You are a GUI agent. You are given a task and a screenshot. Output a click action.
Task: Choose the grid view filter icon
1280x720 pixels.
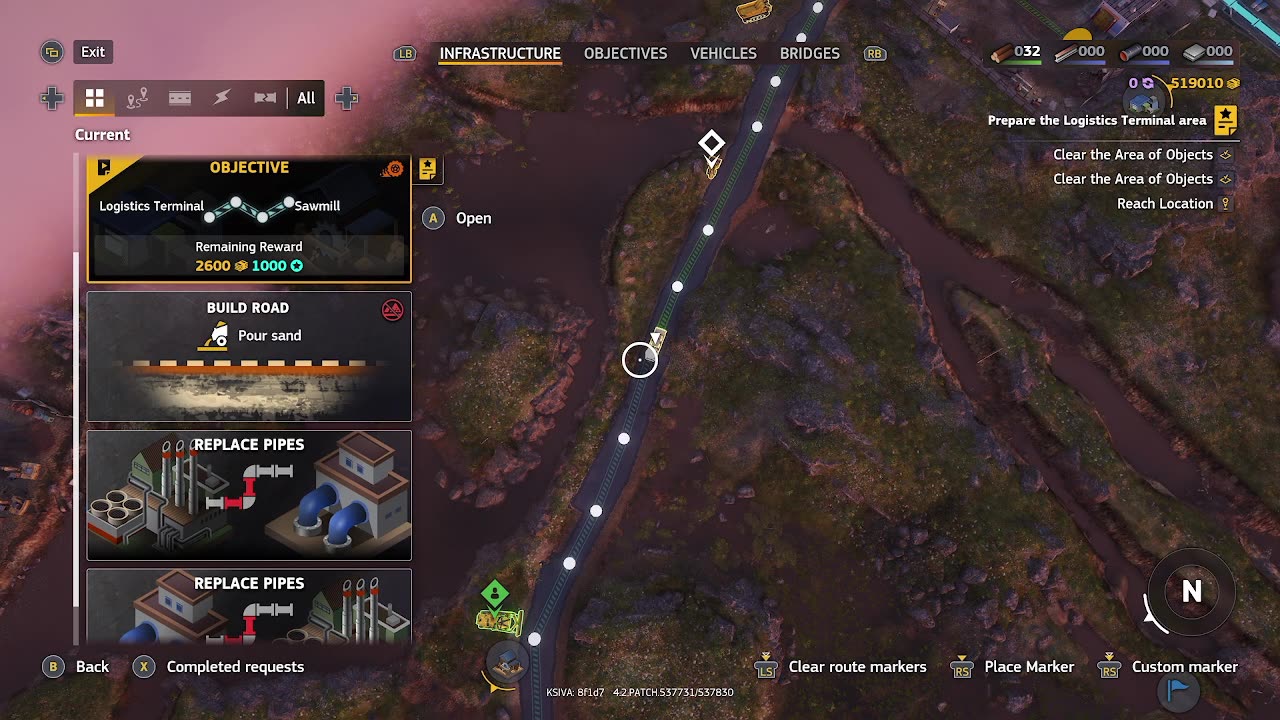point(95,98)
